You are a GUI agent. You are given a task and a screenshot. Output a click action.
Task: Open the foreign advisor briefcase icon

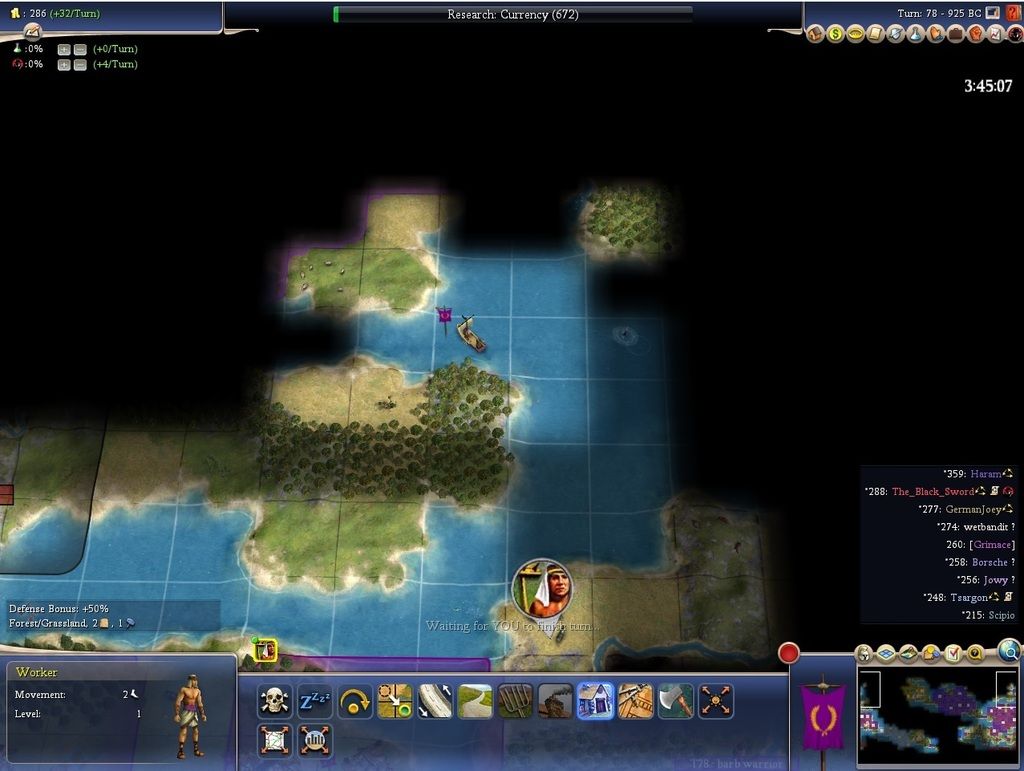pyautogui.click(x=955, y=33)
